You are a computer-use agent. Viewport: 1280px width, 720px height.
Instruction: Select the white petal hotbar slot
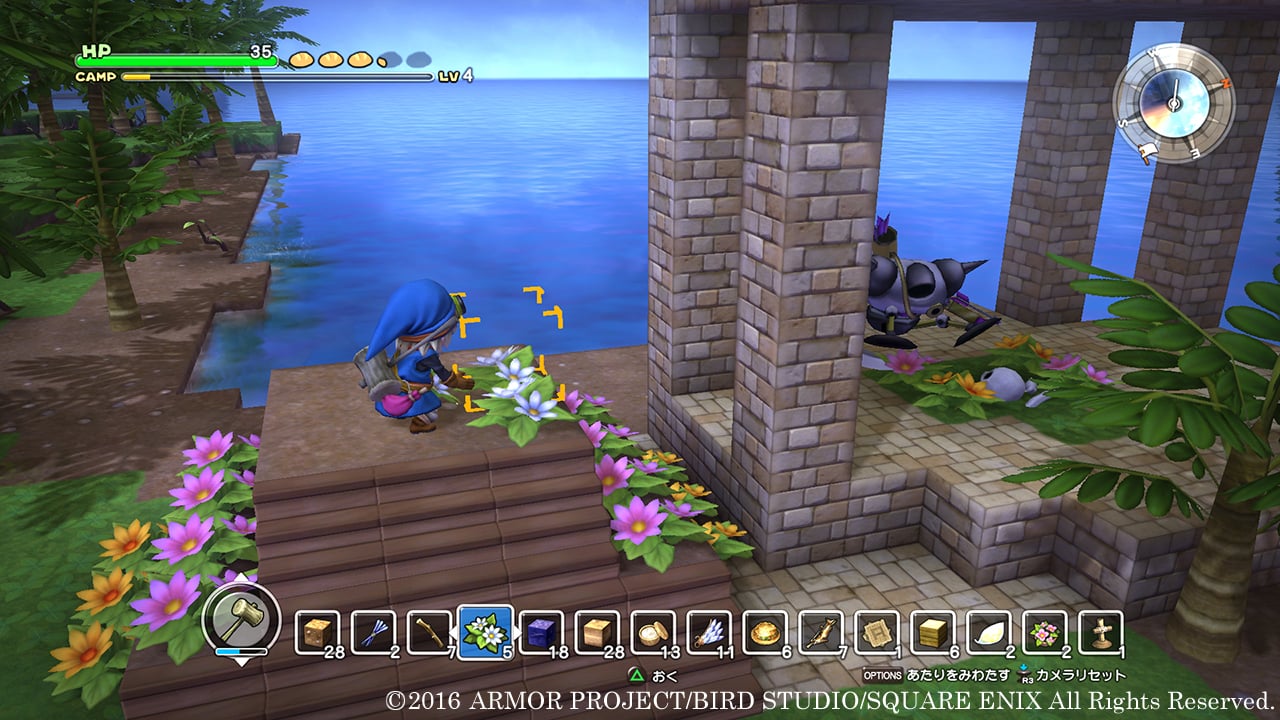point(989,632)
